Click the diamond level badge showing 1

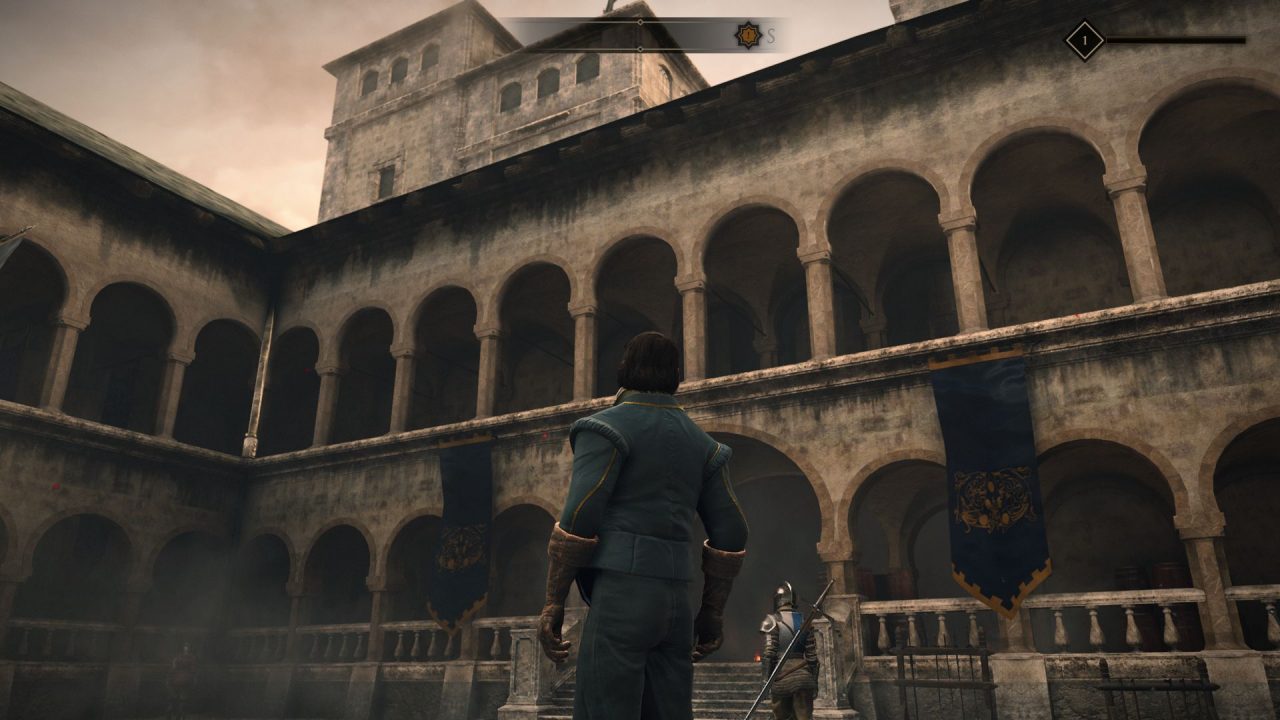coord(1084,41)
